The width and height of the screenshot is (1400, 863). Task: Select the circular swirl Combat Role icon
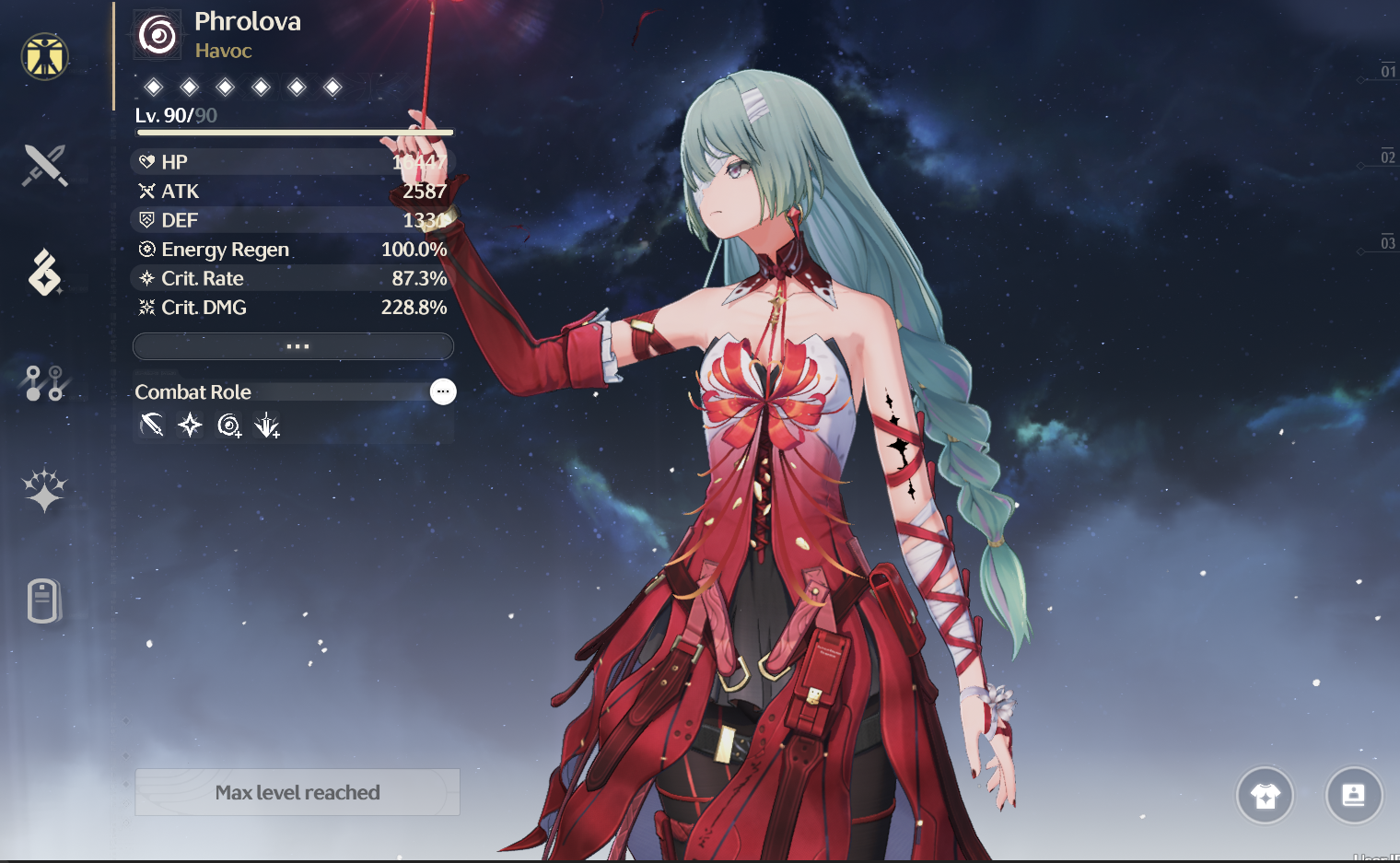tap(228, 425)
